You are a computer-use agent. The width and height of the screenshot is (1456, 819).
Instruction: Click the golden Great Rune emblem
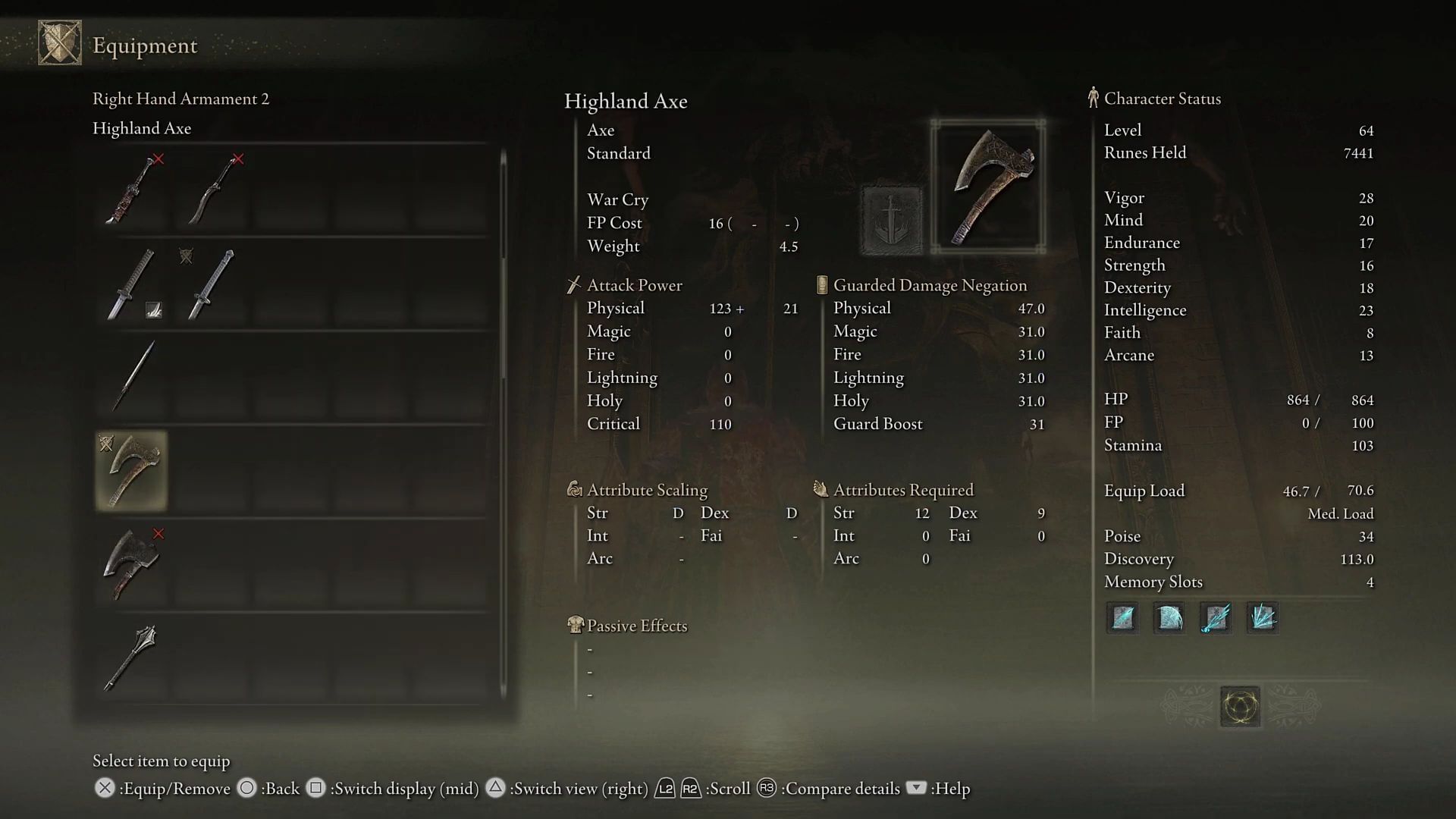(1241, 707)
